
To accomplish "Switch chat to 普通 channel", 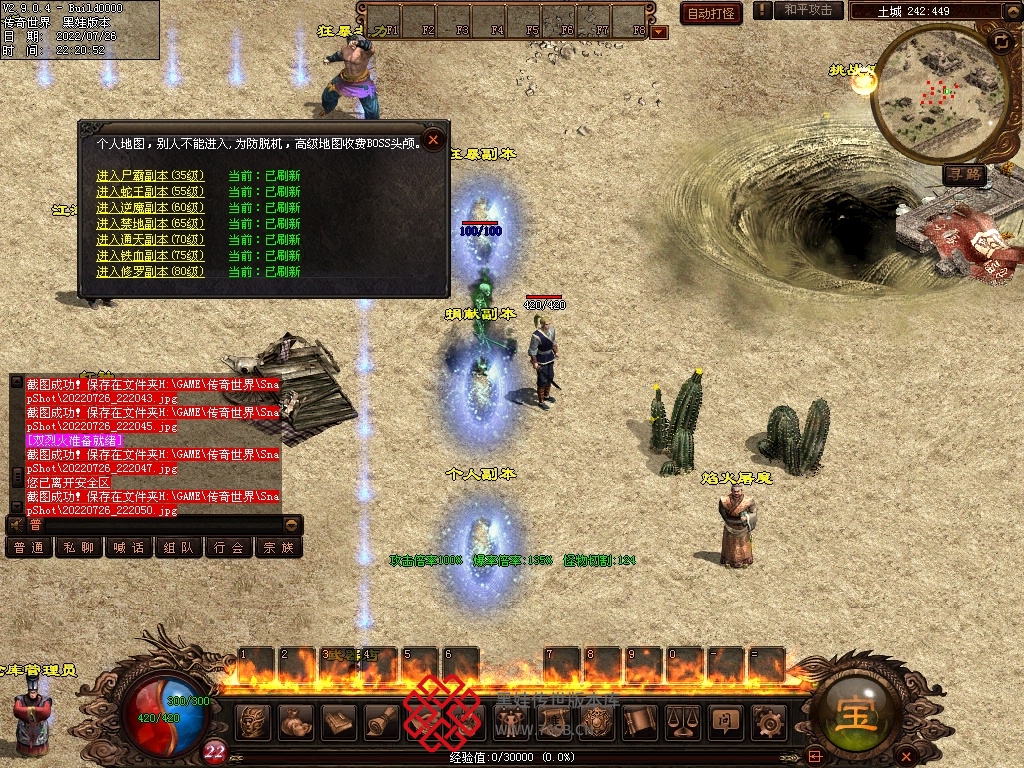I will pos(29,548).
